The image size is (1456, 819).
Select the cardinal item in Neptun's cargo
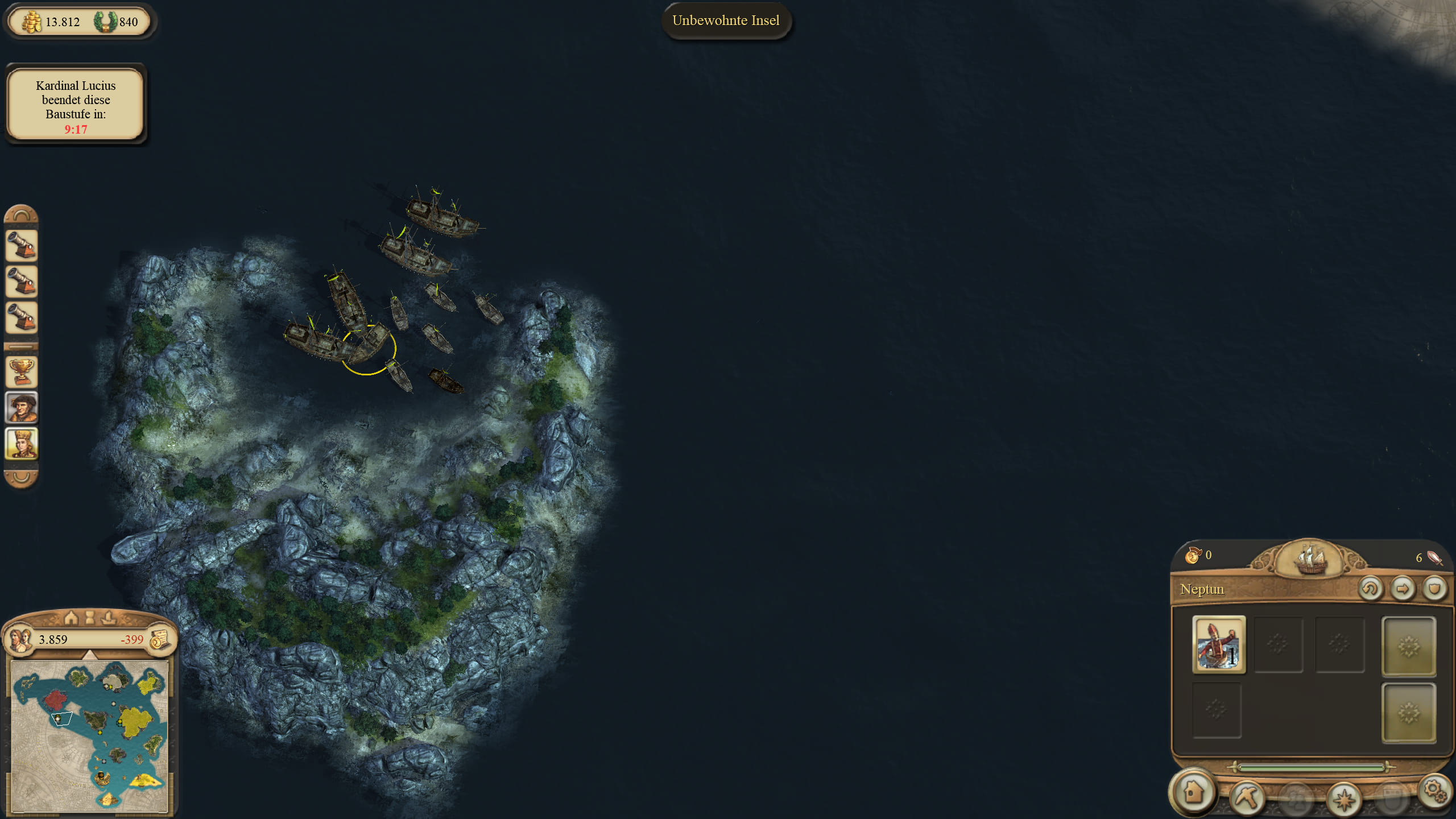pyautogui.click(x=1218, y=644)
